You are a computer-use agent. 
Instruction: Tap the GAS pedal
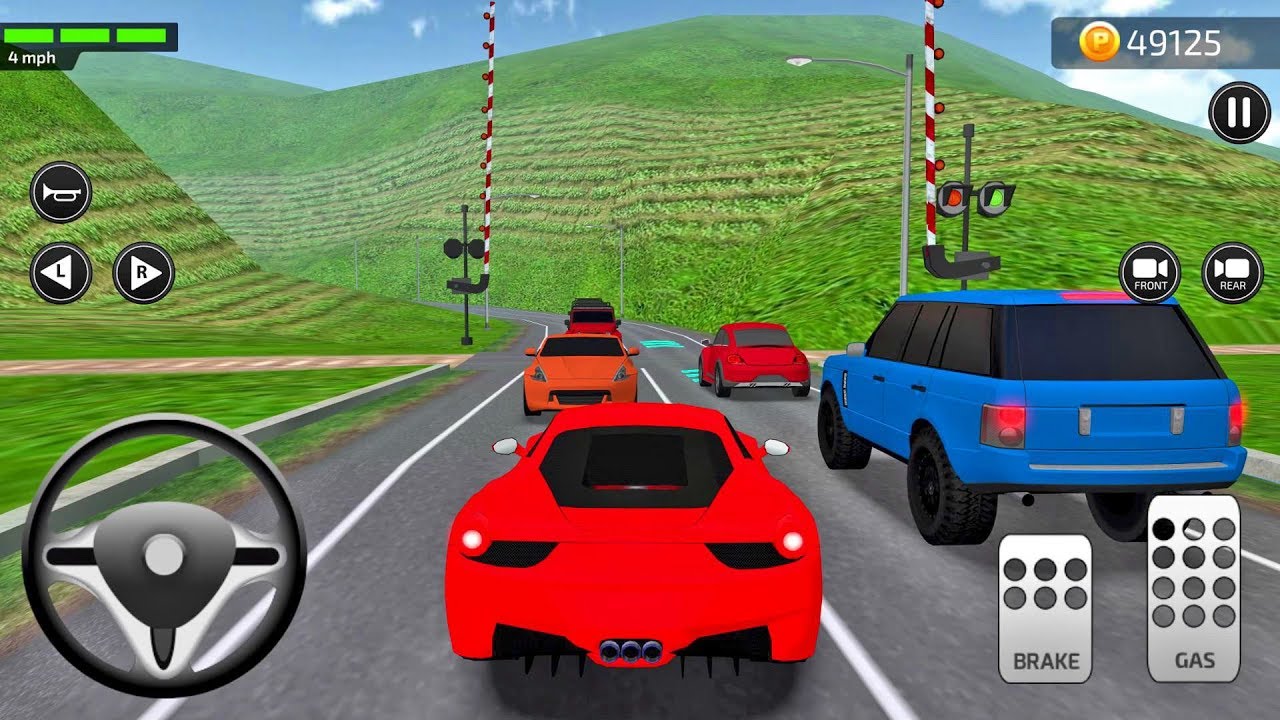(1193, 588)
